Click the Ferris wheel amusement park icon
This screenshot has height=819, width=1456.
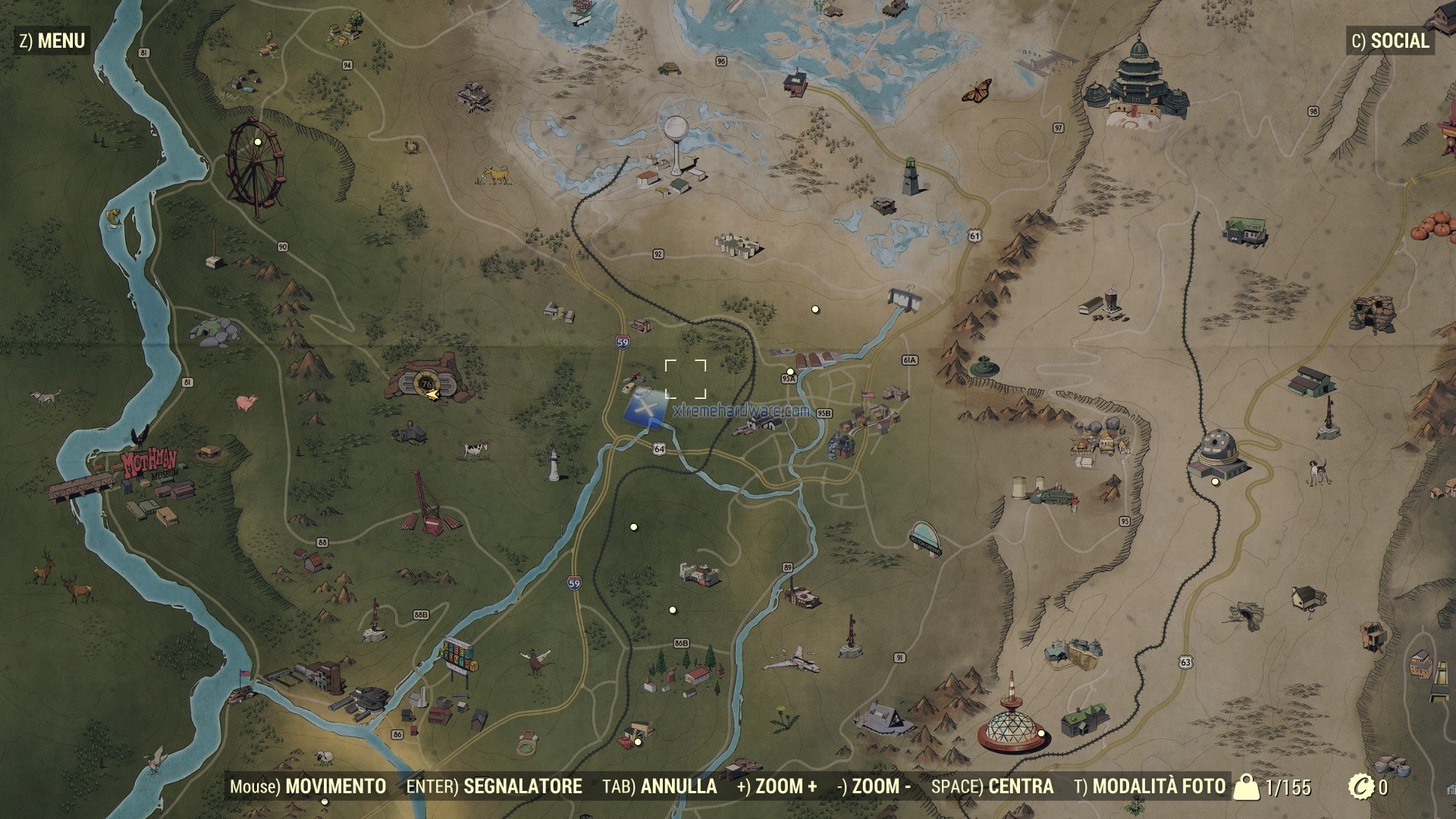tap(256, 163)
